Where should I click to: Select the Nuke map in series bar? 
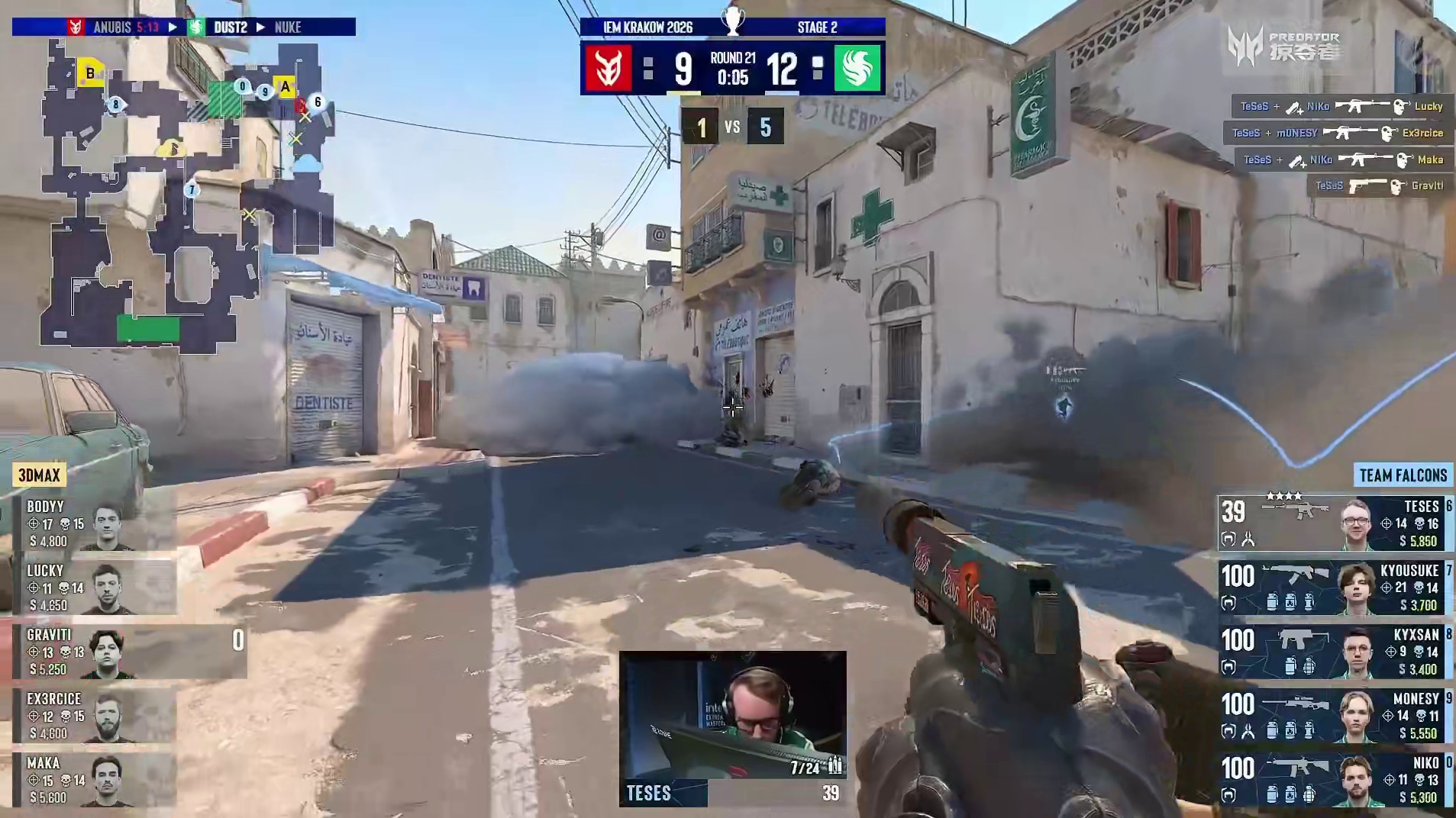pos(288,27)
